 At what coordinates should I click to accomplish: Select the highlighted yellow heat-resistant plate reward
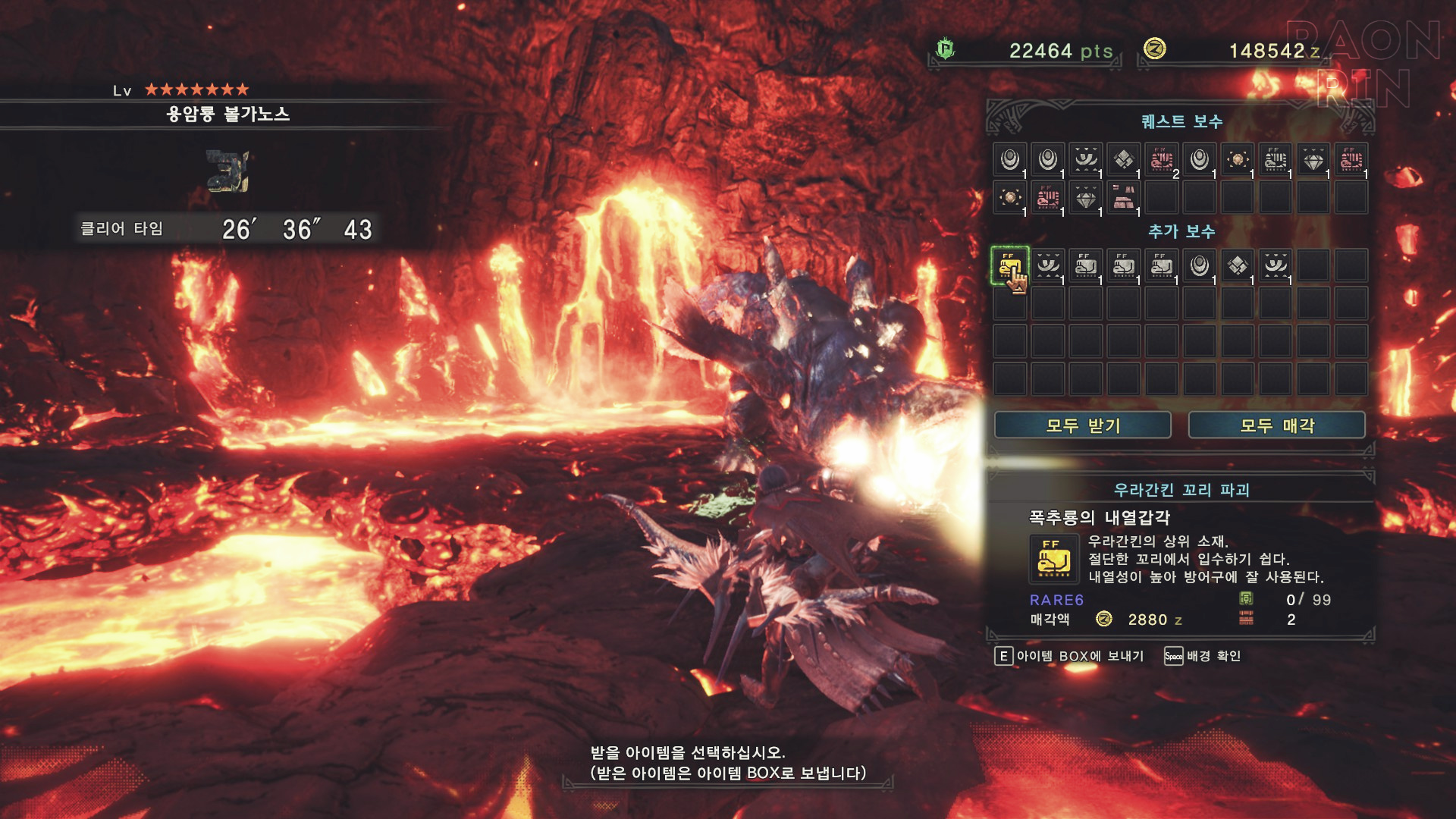(1009, 266)
